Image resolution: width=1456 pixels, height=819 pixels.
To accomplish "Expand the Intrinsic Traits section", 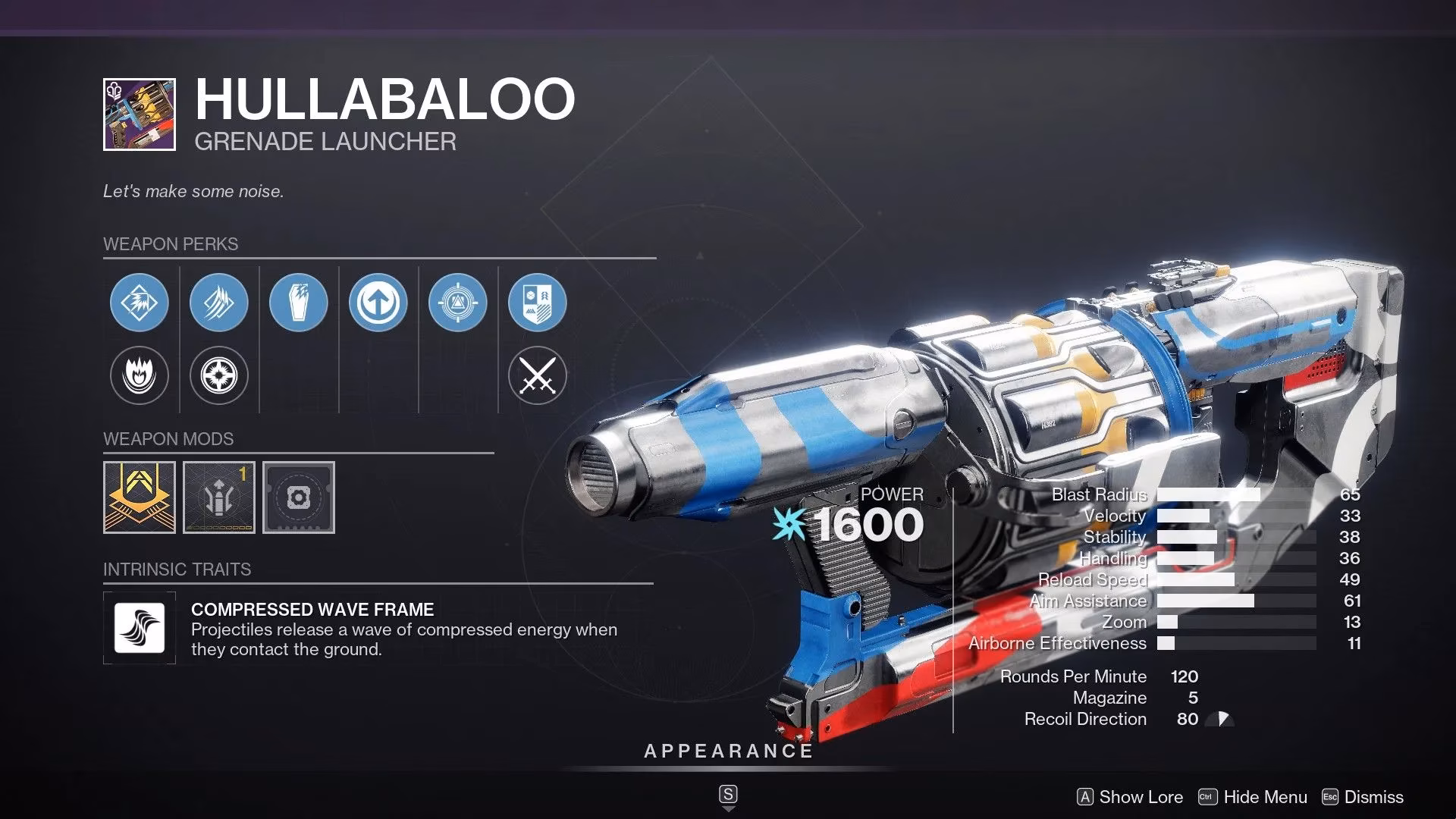I will tap(177, 570).
